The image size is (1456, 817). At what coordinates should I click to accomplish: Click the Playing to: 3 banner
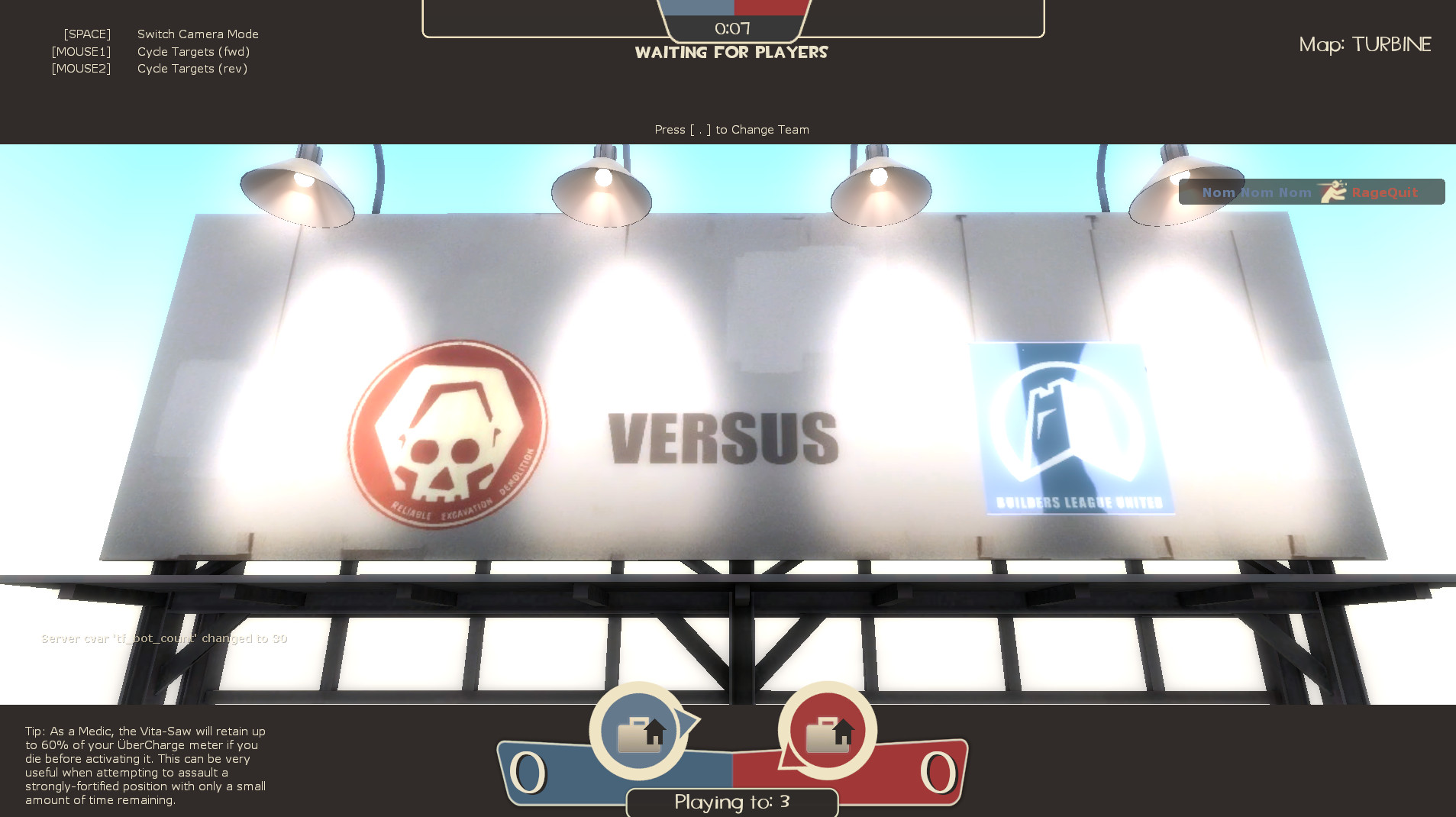click(731, 802)
